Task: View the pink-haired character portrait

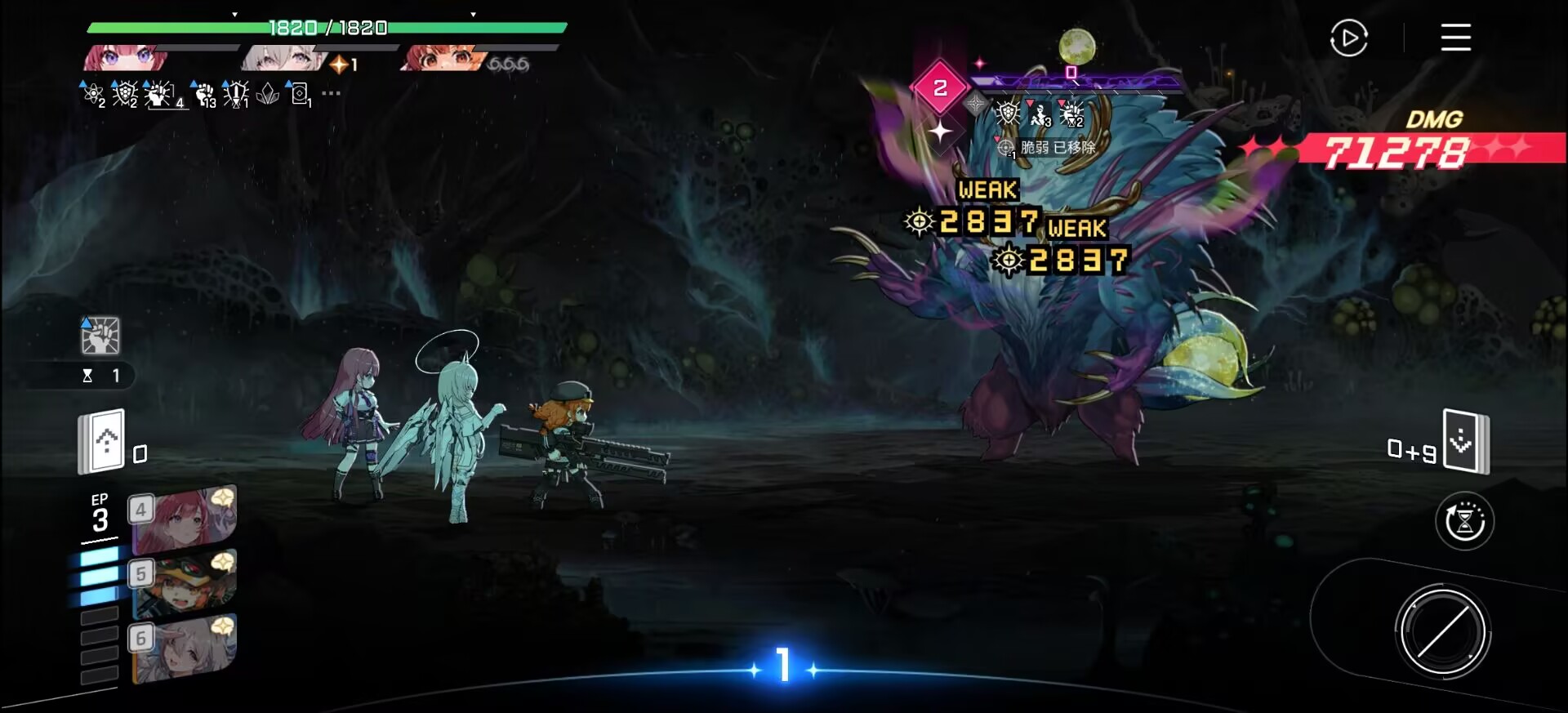Action: pos(127,58)
